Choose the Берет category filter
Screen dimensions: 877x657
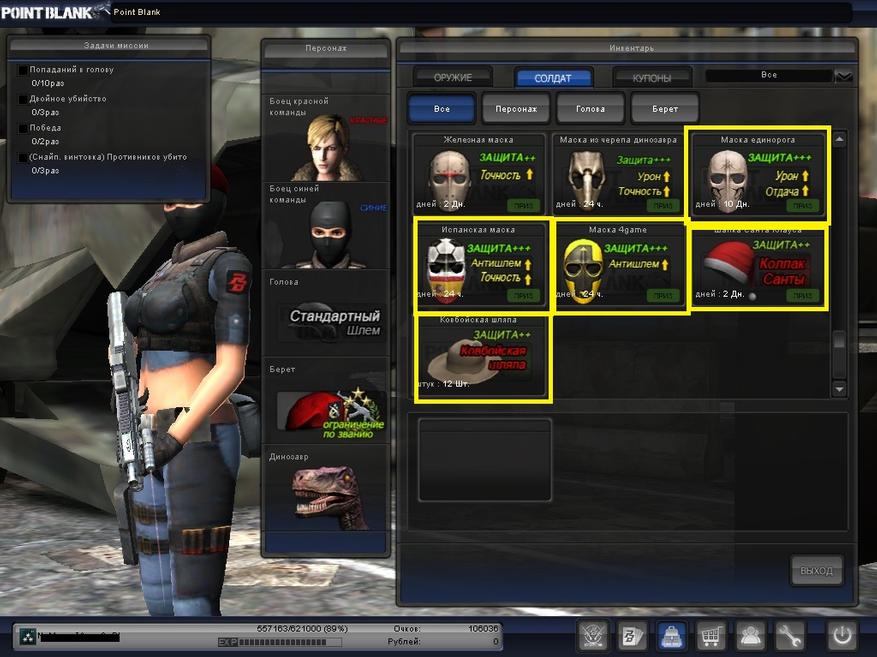click(x=664, y=108)
